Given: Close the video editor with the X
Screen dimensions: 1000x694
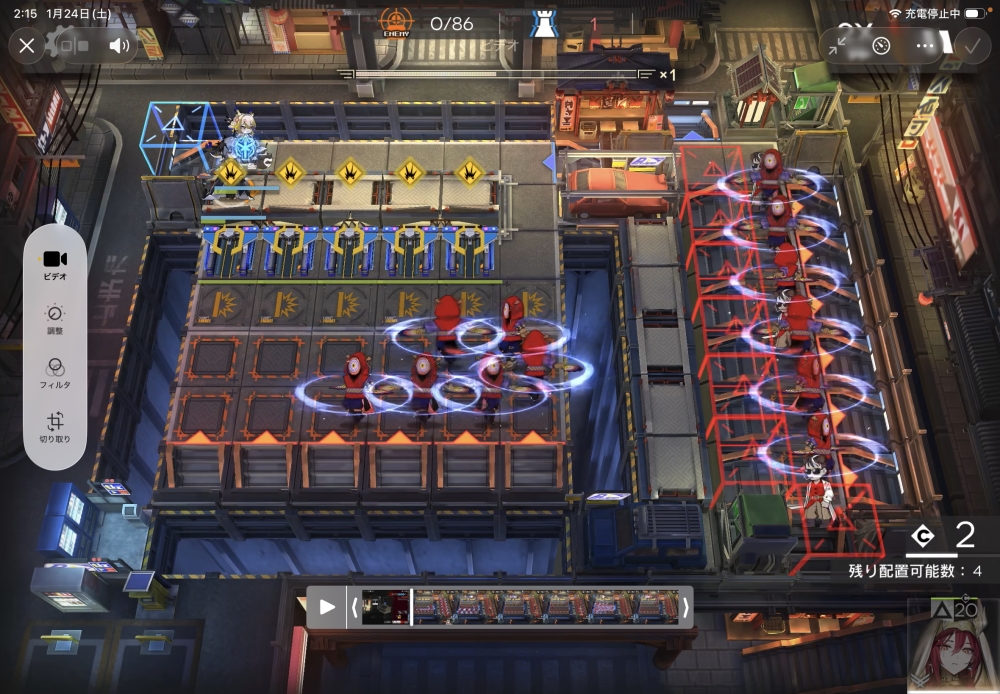Looking at the screenshot, I should click(27, 46).
